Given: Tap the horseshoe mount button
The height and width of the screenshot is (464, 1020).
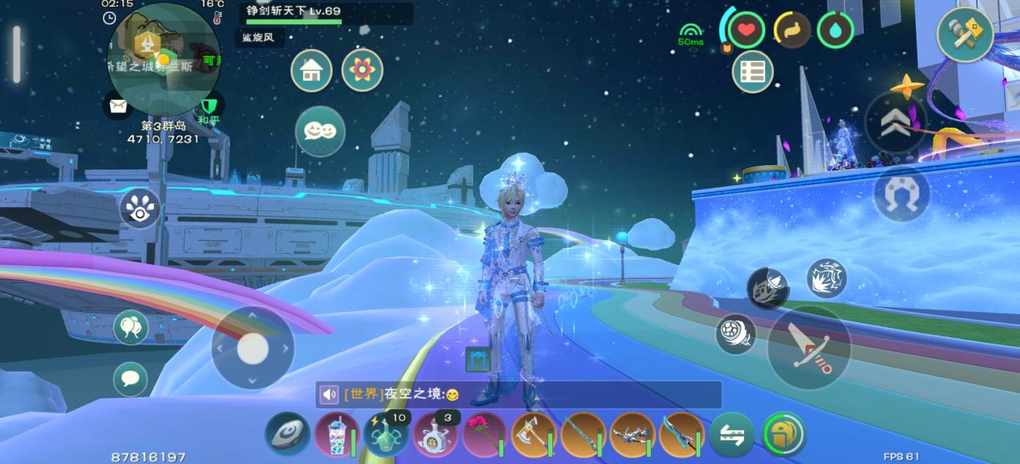Looking at the screenshot, I should tap(901, 194).
